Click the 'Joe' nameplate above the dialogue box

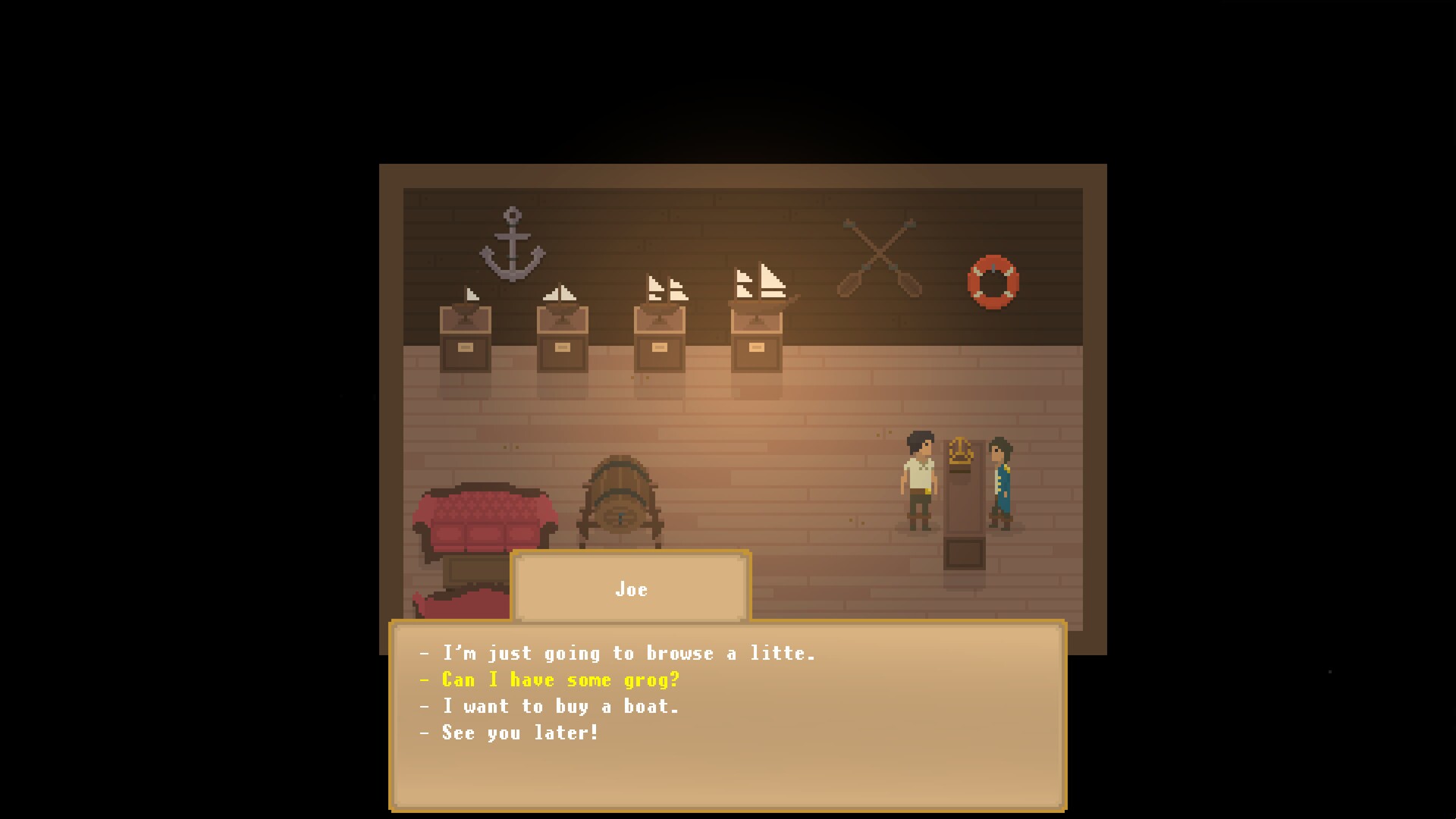pyautogui.click(x=629, y=588)
